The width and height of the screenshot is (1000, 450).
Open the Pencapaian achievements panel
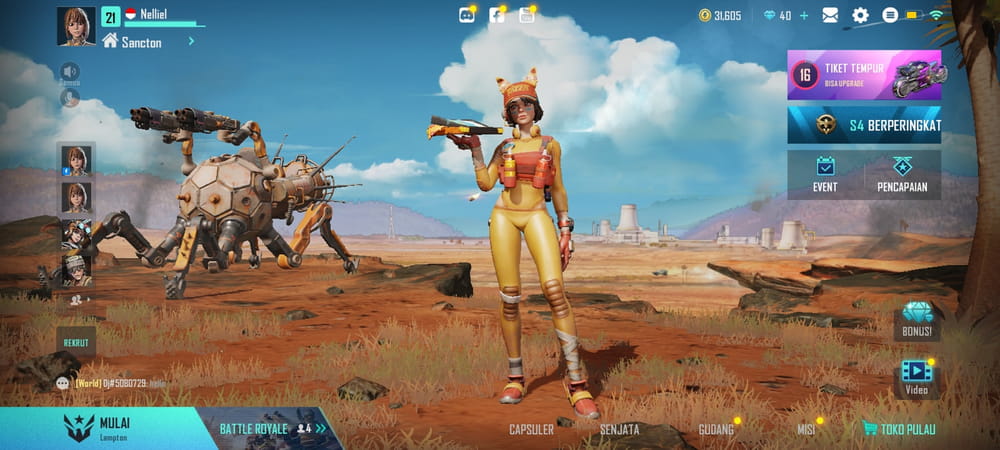click(903, 175)
